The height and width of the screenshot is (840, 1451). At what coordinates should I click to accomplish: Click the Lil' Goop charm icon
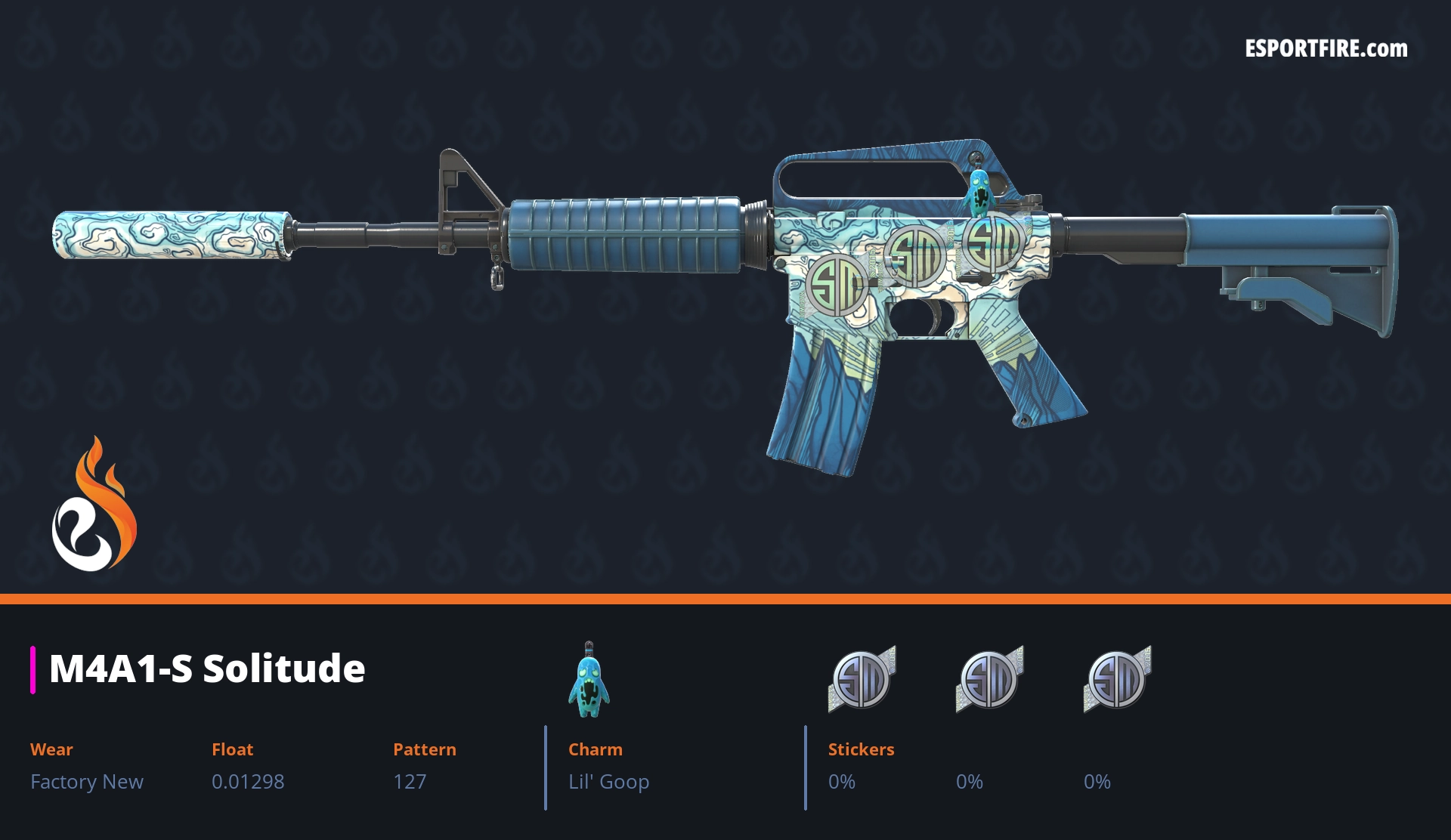pyautogui.click(x=589, y=681)
